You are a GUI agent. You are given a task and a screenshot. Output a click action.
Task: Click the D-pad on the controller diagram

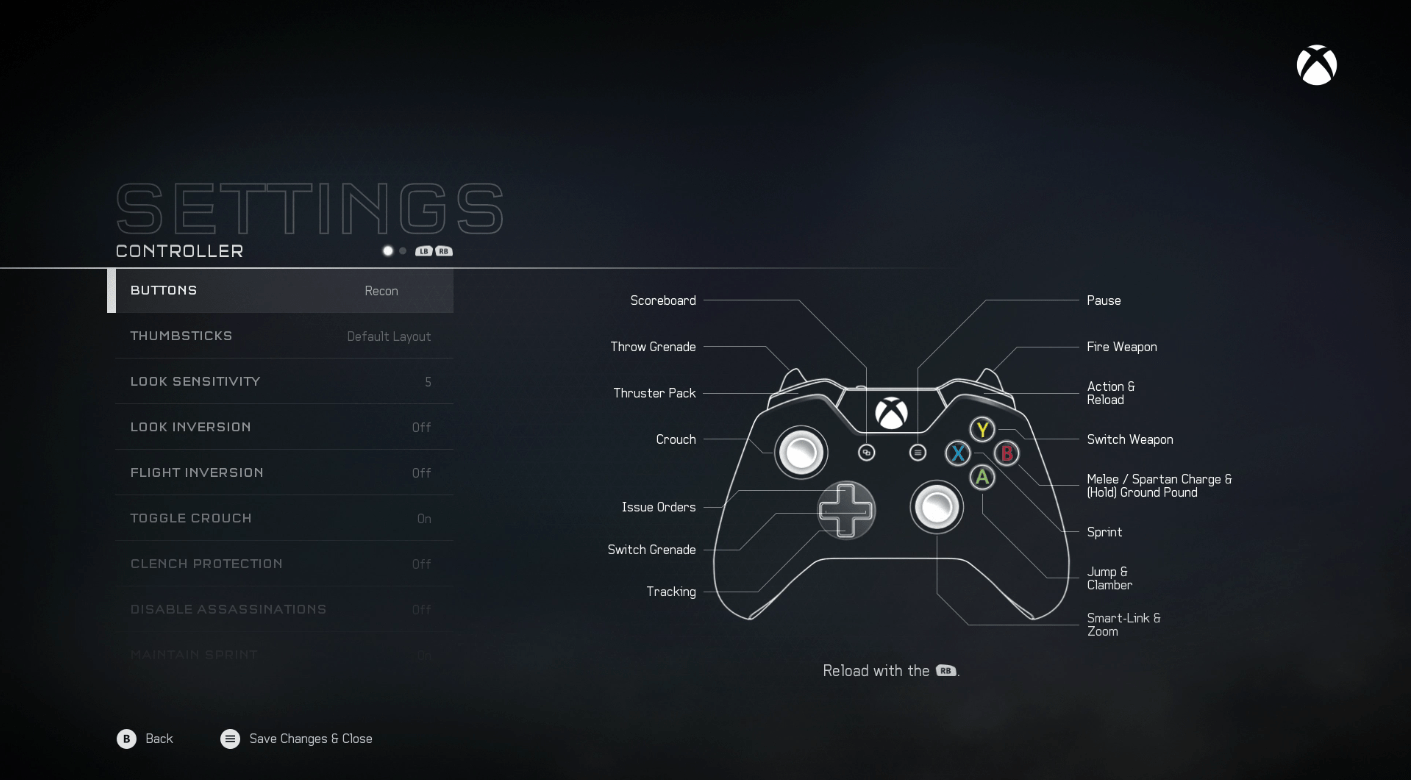[846, 510]
